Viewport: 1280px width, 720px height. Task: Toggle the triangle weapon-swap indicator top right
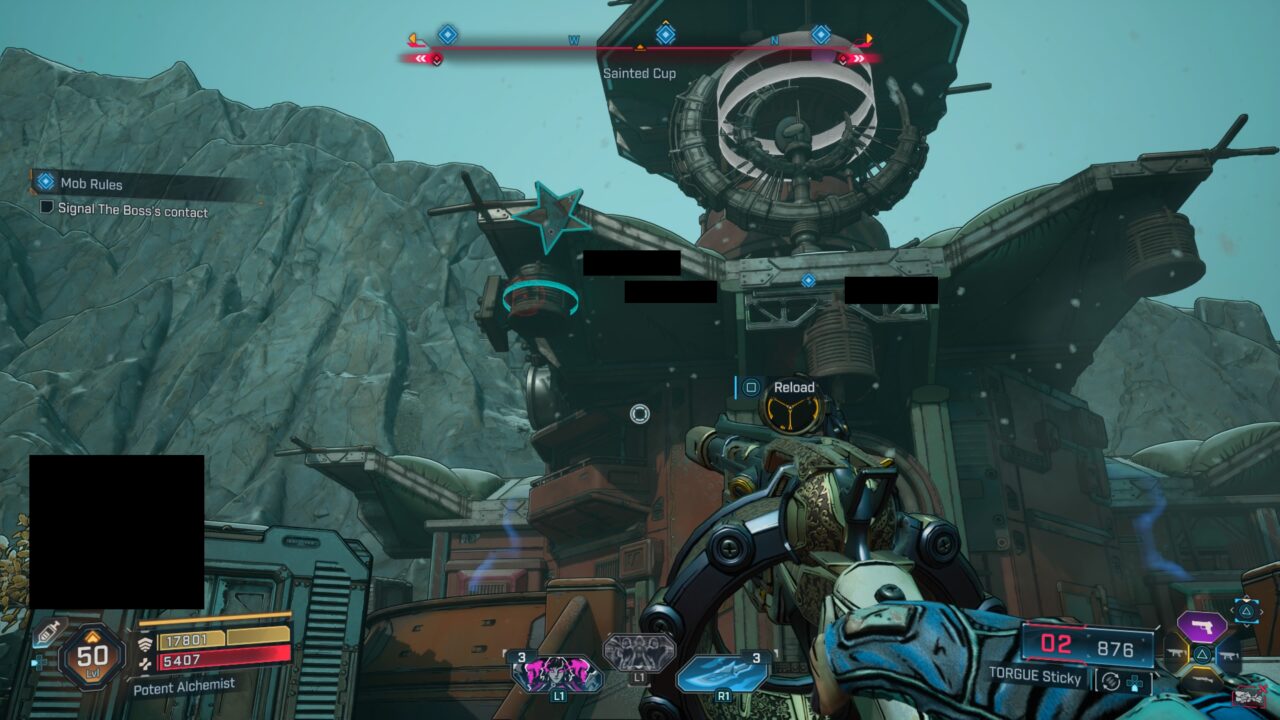coord(1245,611)
